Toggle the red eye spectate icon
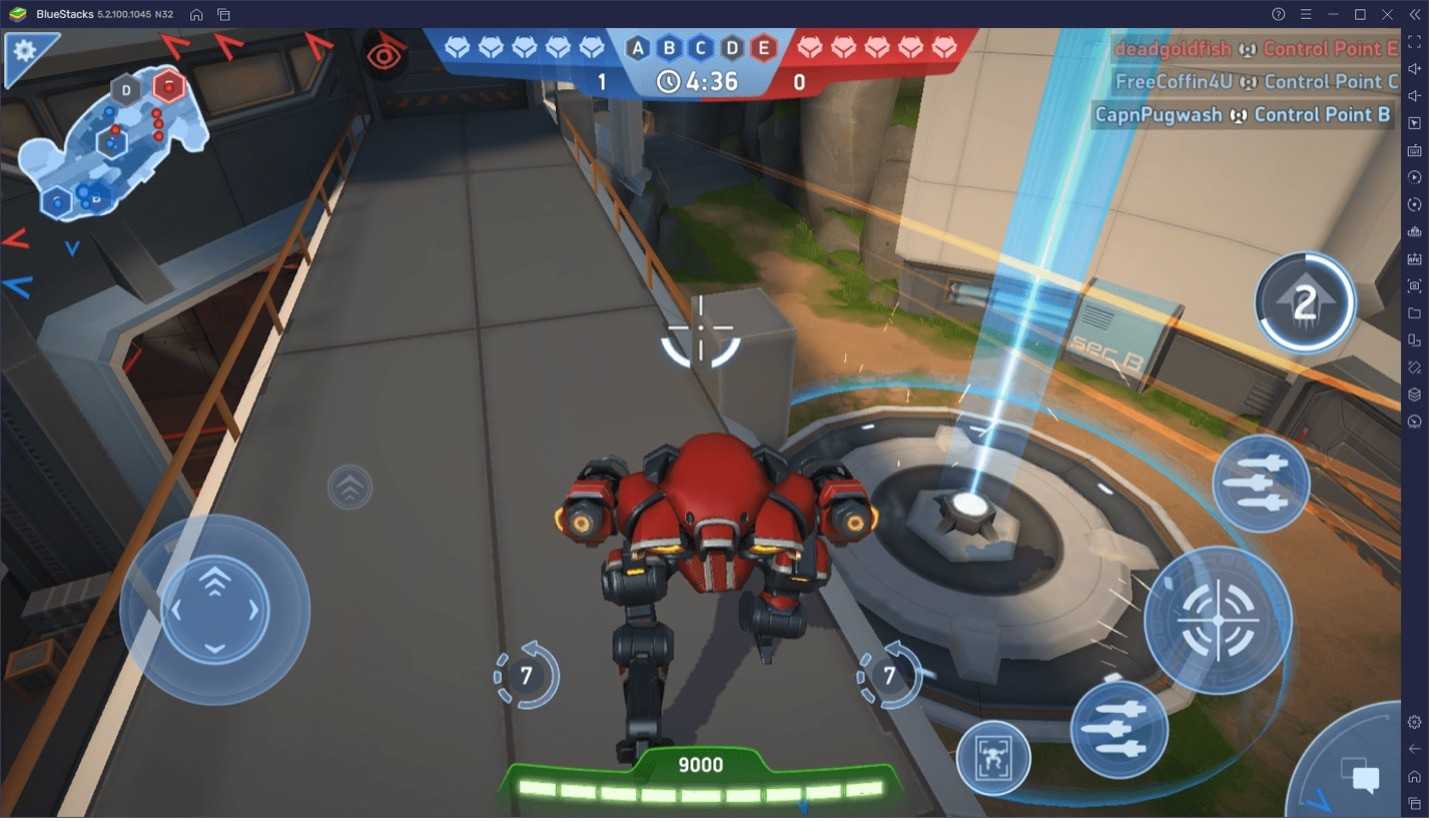 (x=384, y=55)
